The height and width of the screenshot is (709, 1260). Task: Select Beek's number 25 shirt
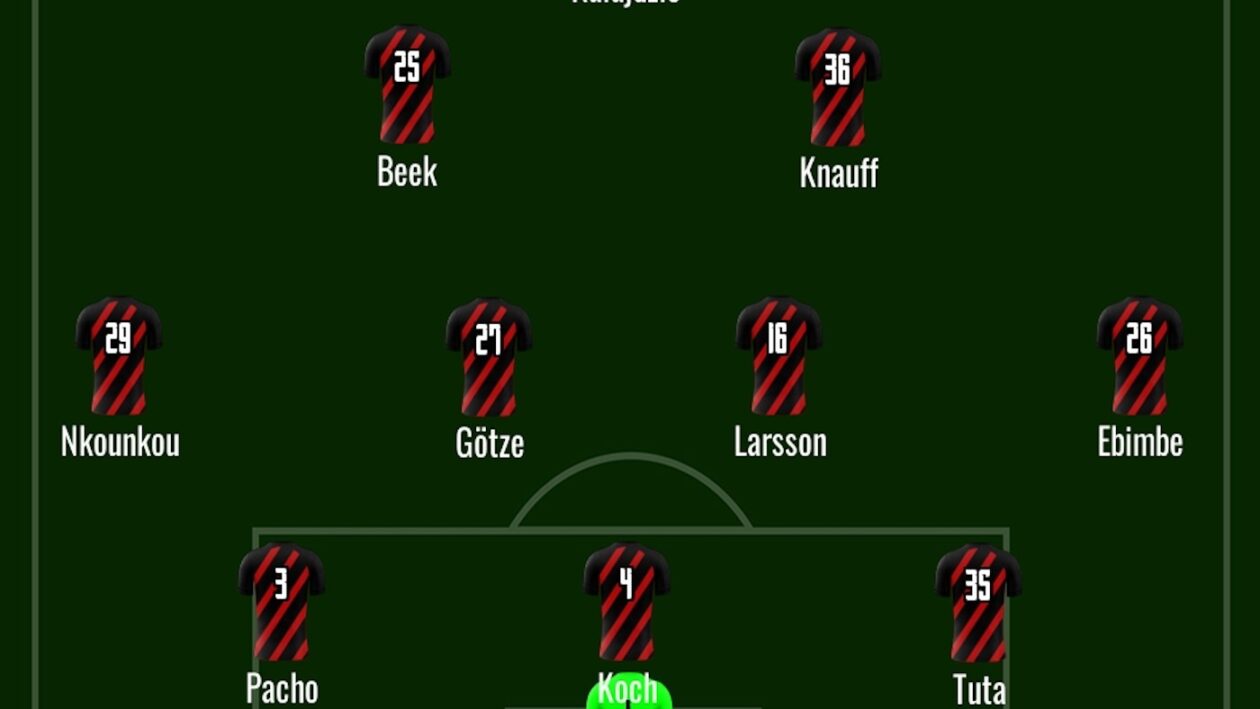[407, 85]
